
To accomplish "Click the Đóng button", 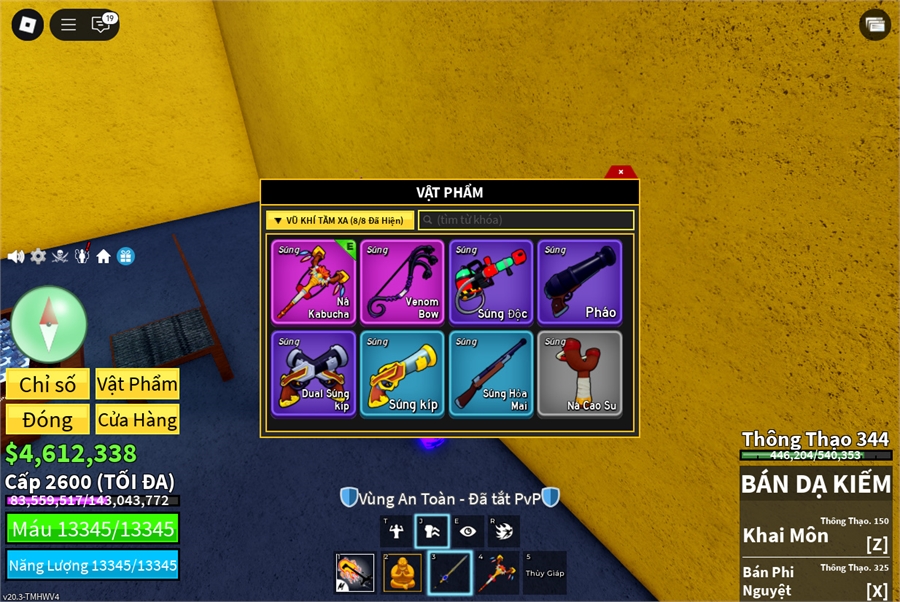I will tap(48, 420).
